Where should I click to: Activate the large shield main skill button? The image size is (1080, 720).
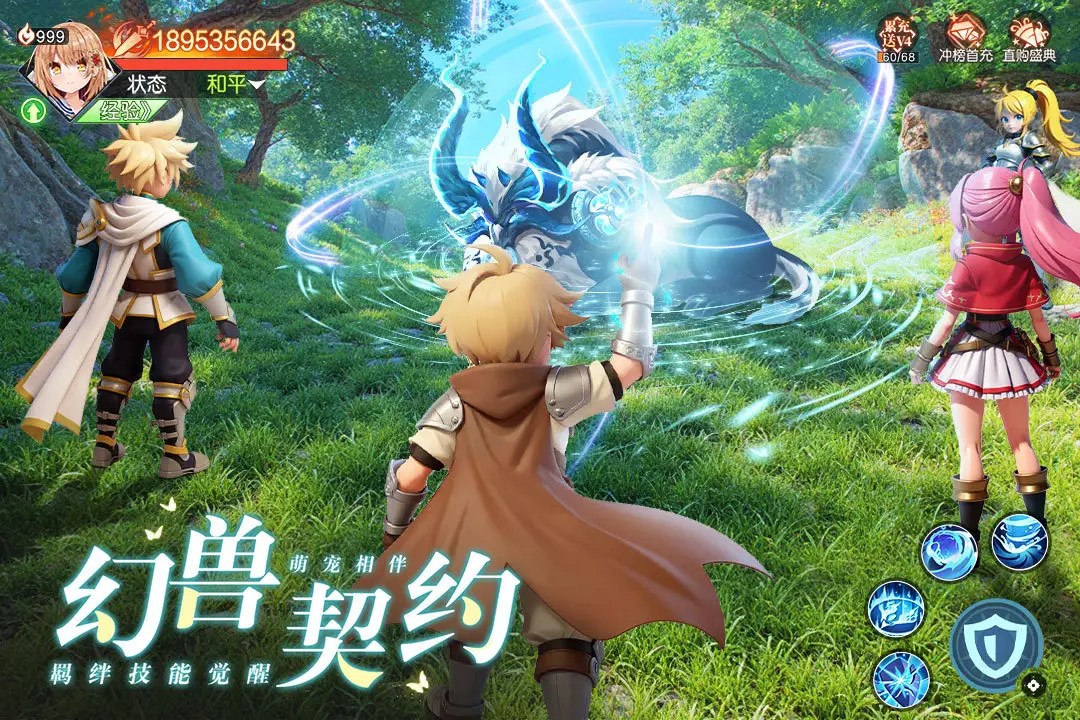point(996,645)
